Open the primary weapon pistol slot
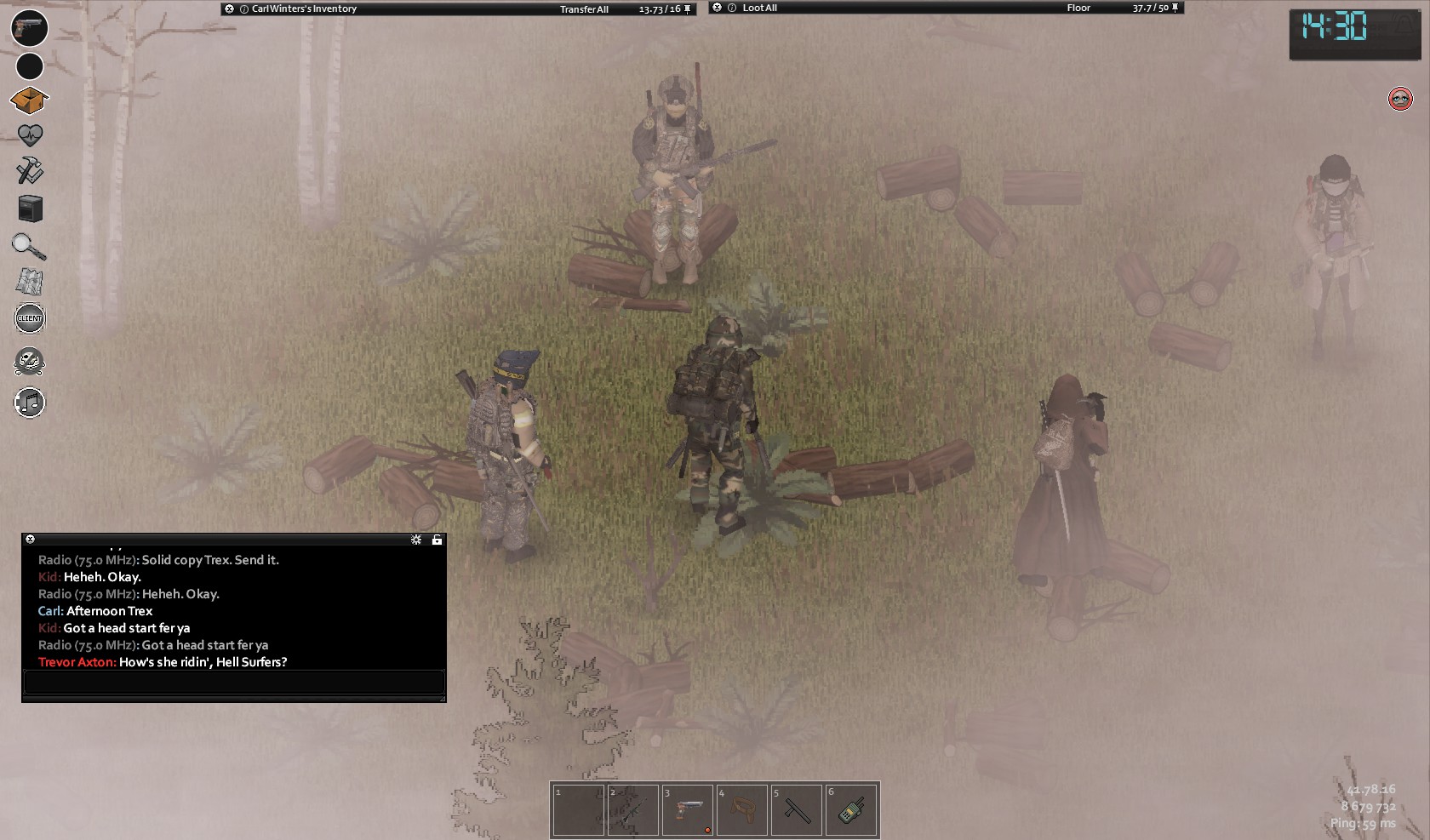This screenshot has width=1430, height=840. [29, 27]
